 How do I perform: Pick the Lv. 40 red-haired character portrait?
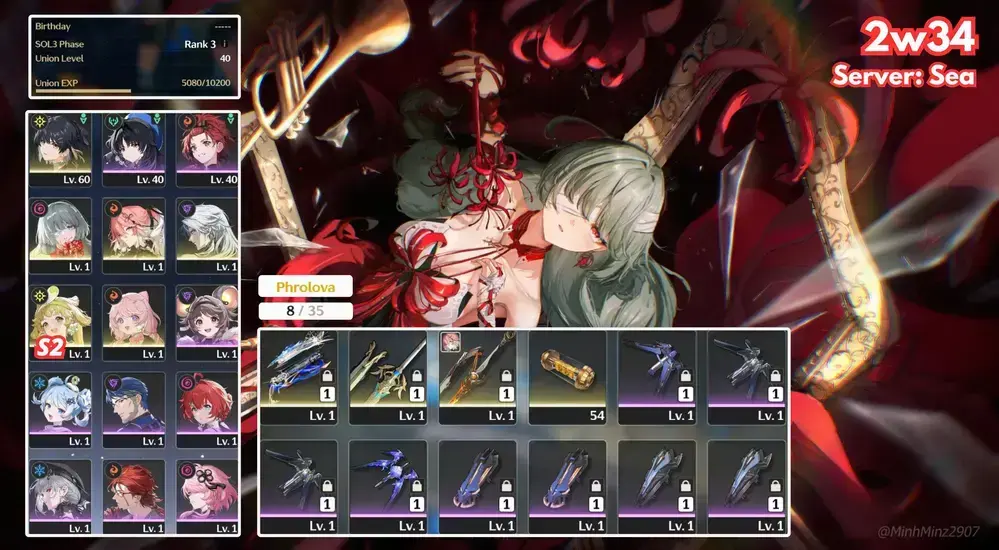pyautogui.click(x=206, y=150)
